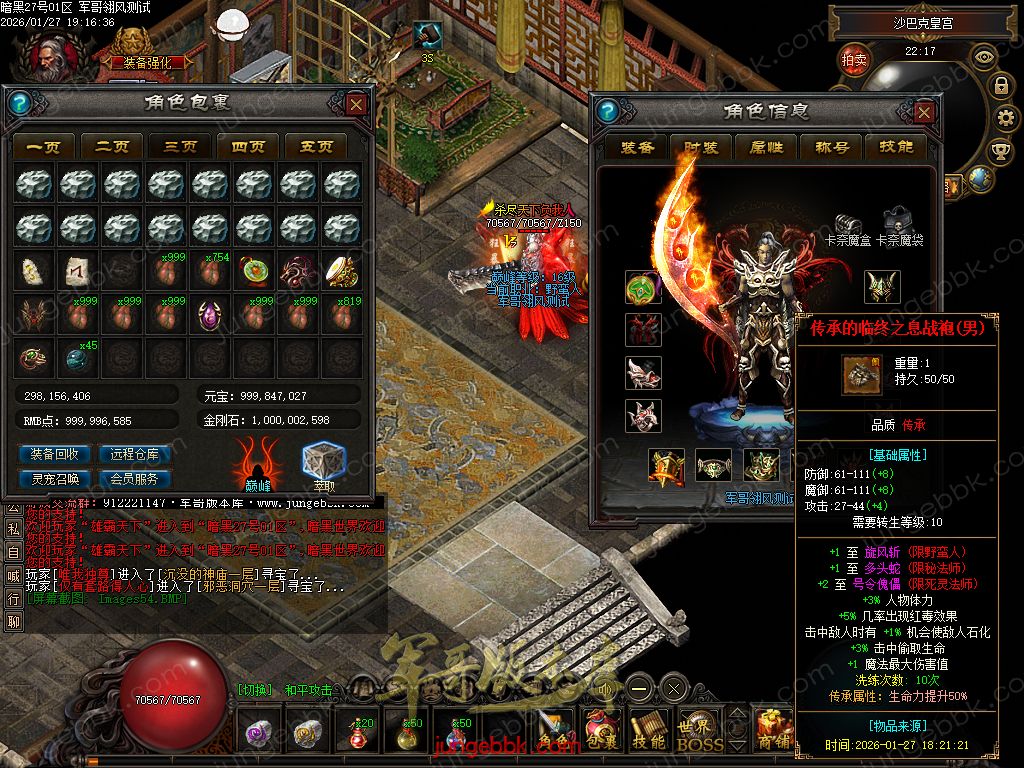Select the purple gem amulet in the bag
Viewport: 1024px width, 768px height.
click(210, 316)
